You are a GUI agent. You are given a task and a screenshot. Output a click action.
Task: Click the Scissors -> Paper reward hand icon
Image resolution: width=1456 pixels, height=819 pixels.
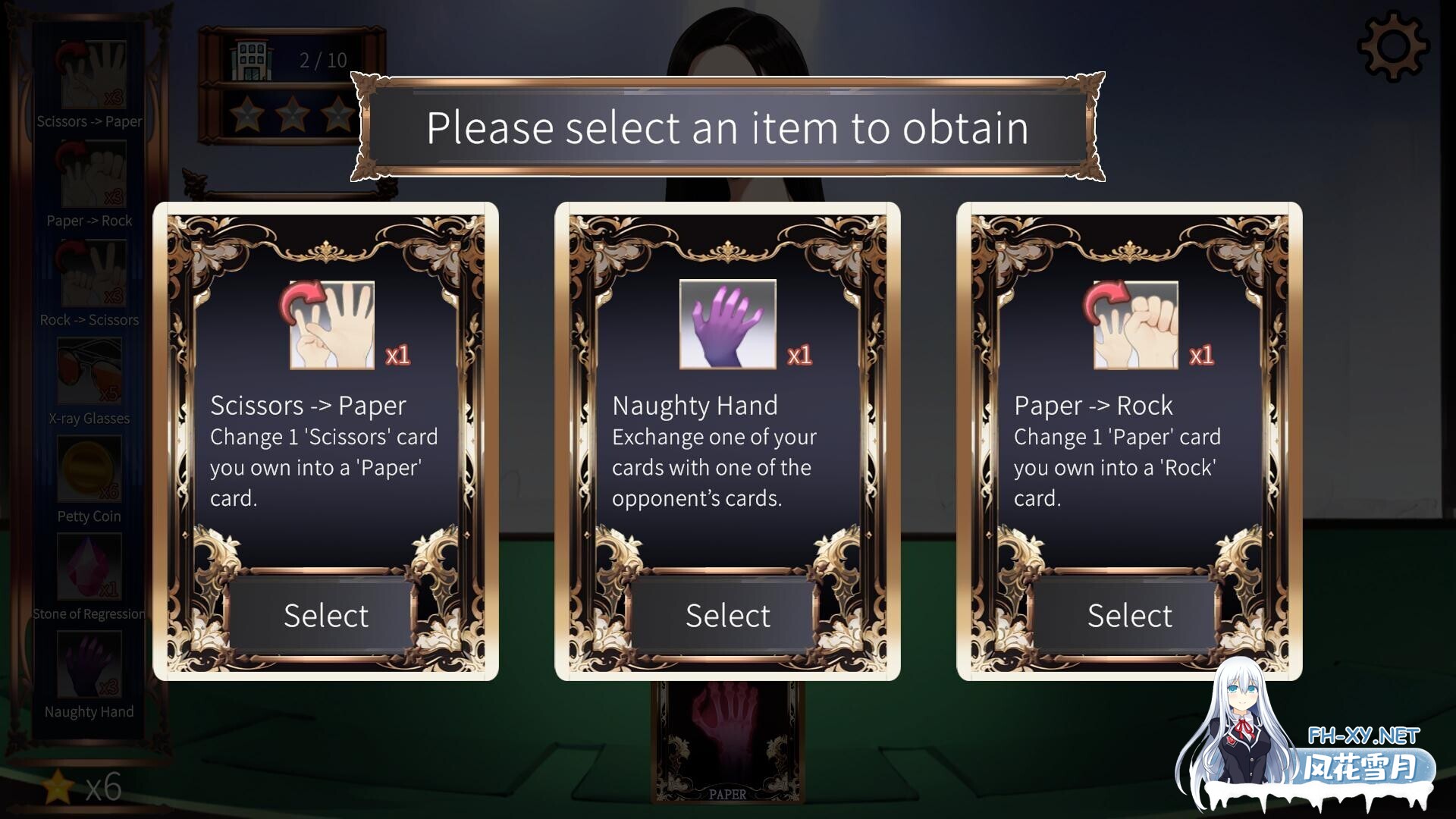(332, 325)
